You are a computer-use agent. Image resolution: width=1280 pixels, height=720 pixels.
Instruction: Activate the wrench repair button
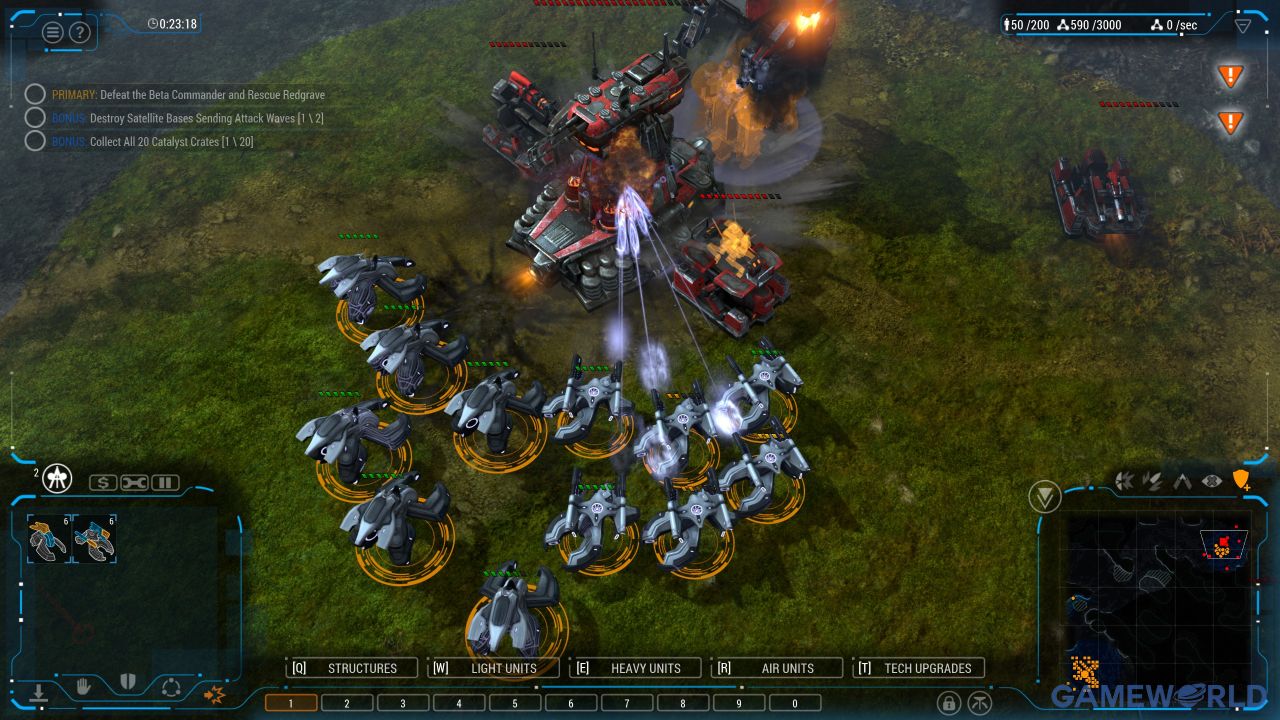[134, 483]
